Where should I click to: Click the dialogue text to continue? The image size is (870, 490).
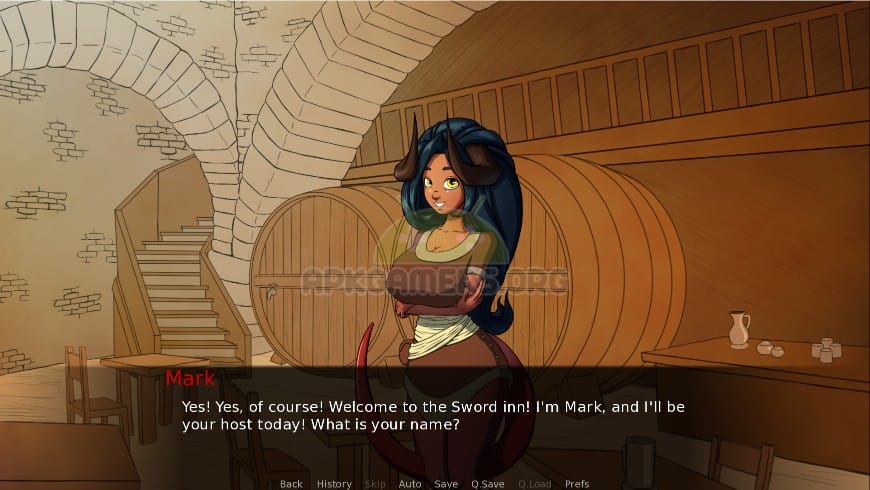[432, 415]
